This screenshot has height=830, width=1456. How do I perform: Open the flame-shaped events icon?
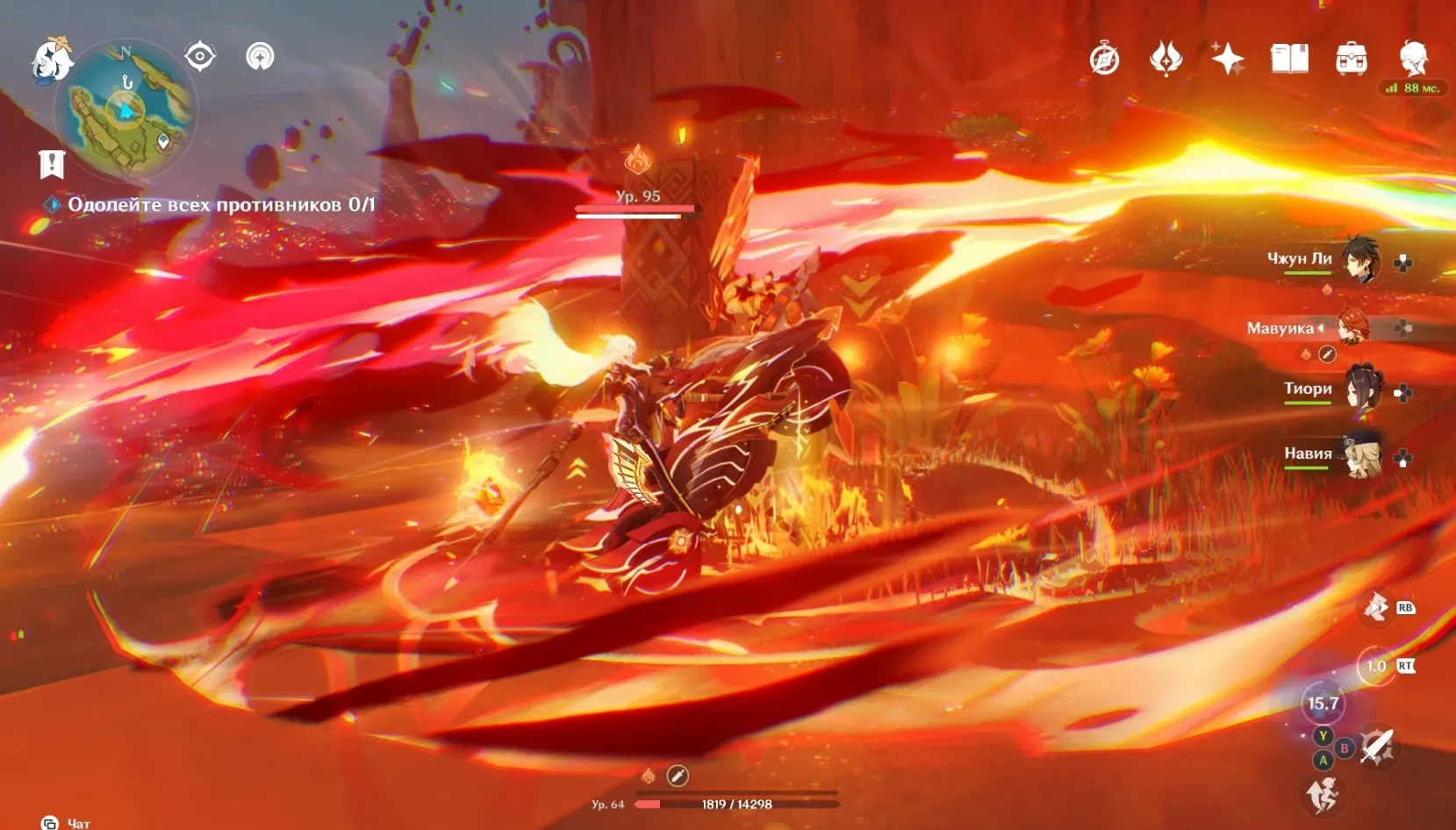1166,60
